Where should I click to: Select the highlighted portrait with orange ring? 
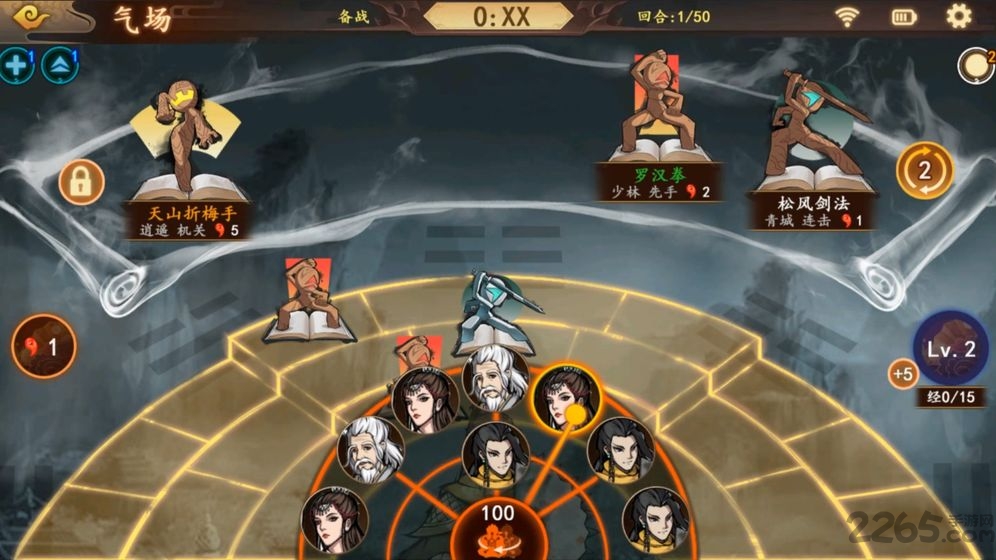pos(566,398)
